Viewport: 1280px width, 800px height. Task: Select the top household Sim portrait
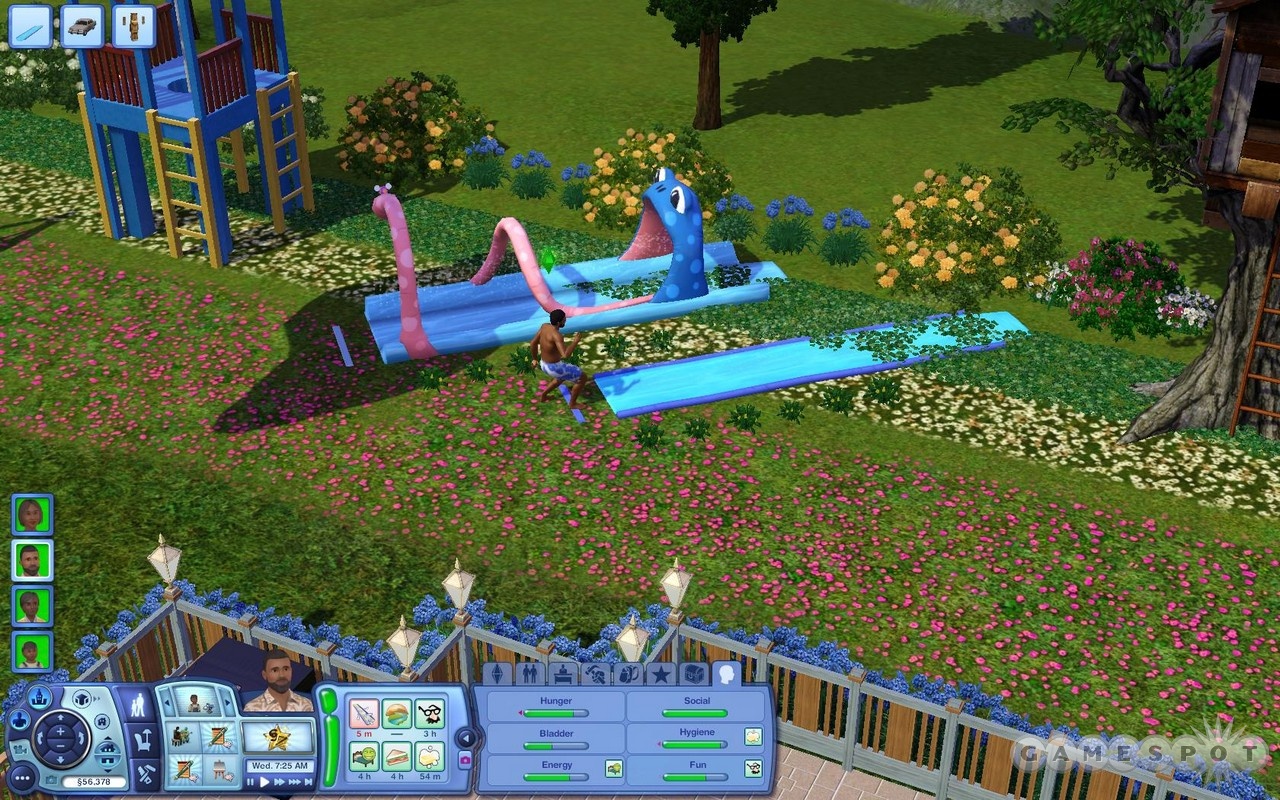[32, 515]
